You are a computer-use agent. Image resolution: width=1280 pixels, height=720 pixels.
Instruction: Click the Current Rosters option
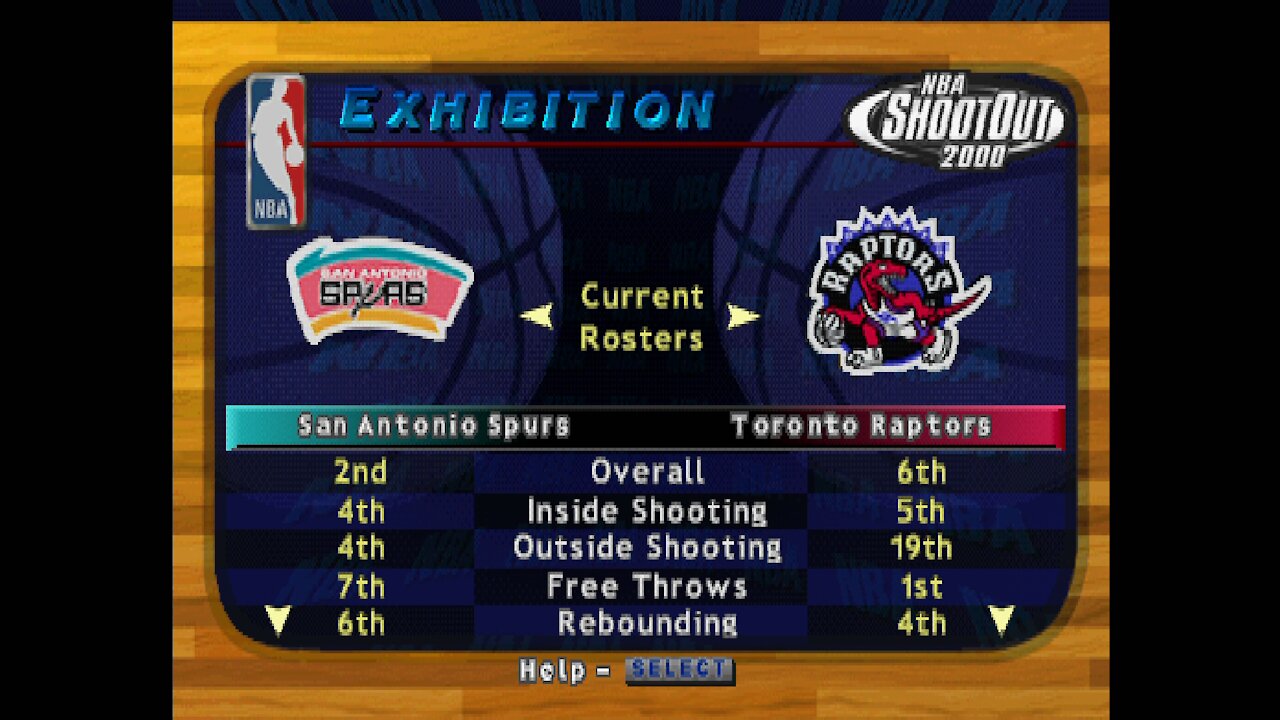641,317
